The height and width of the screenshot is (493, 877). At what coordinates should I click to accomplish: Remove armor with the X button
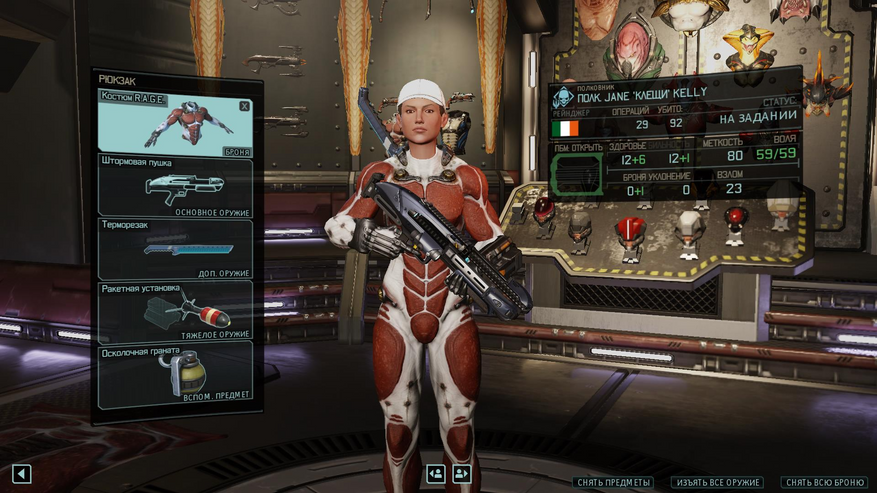click(244, 105)
